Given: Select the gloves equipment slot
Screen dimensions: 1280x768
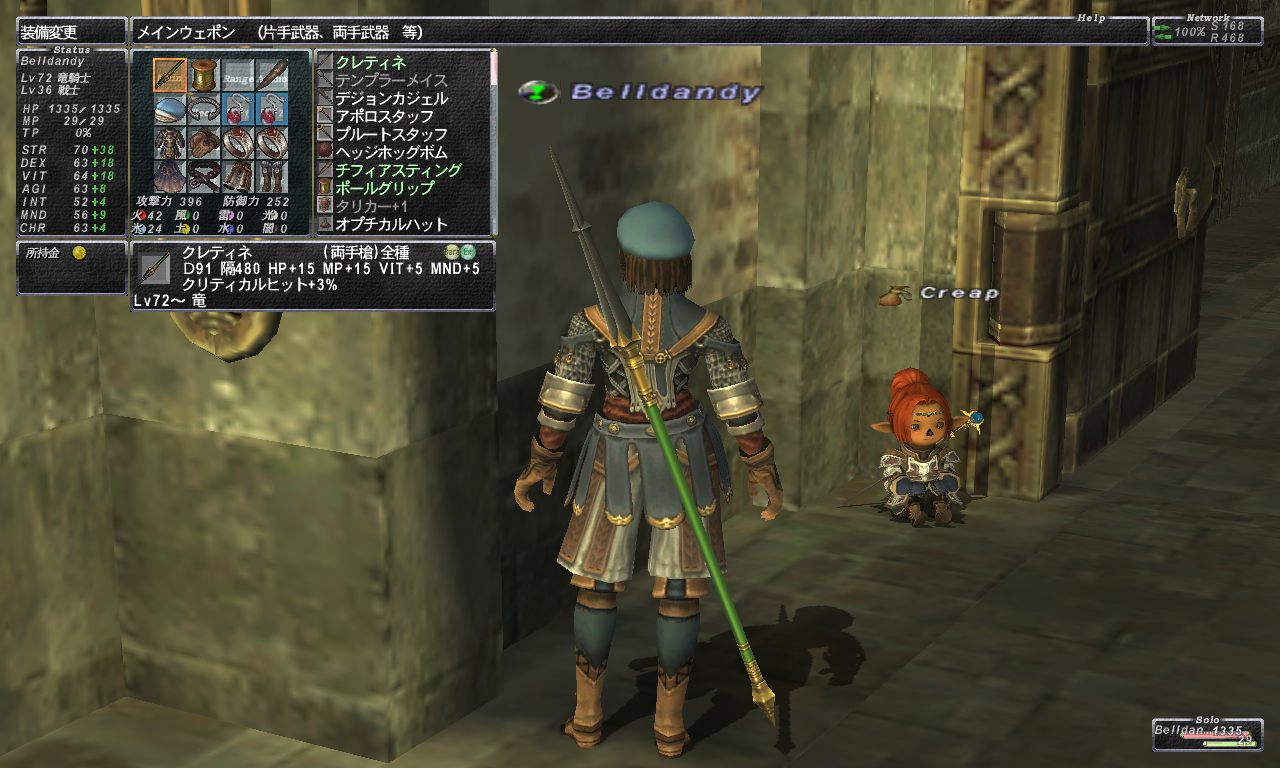Looking at the screenshot, I should coord(204,142).
